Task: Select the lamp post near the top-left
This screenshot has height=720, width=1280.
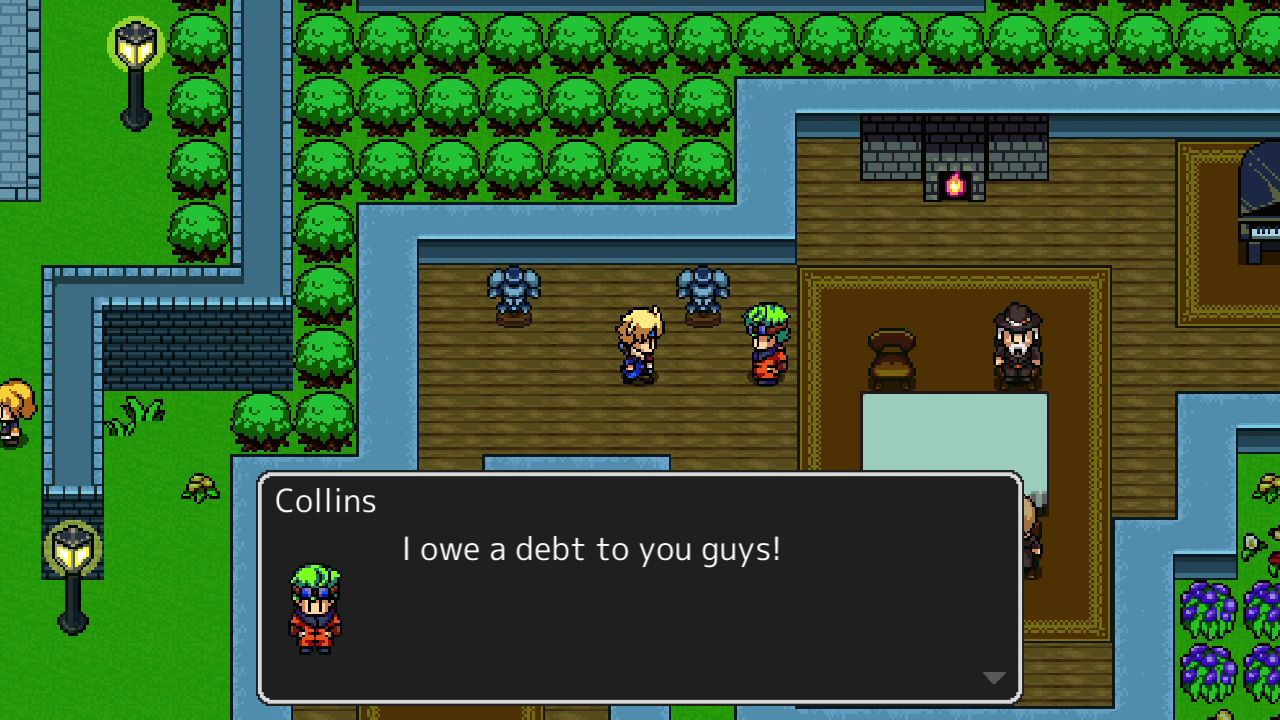Action: point(134,60)
